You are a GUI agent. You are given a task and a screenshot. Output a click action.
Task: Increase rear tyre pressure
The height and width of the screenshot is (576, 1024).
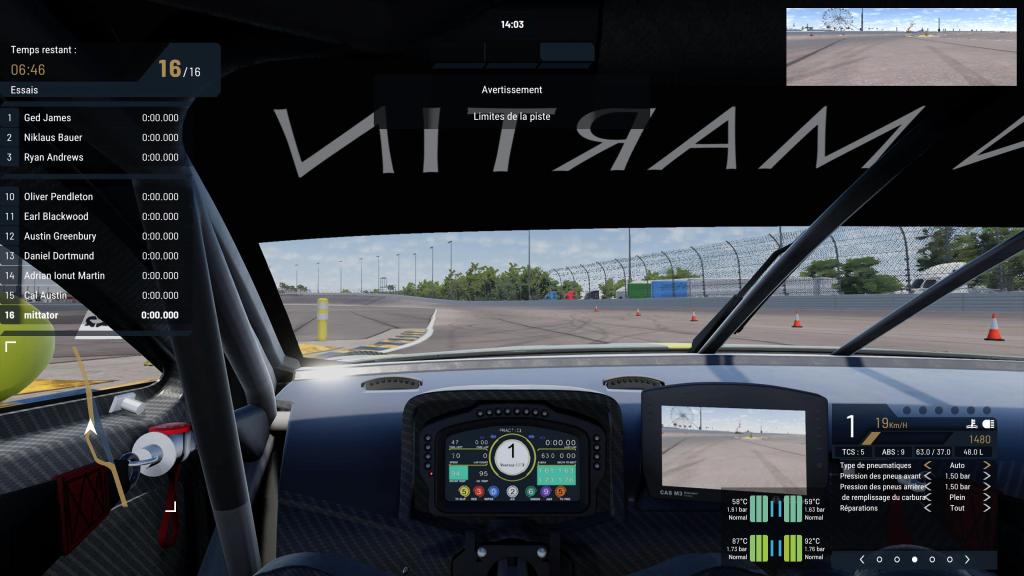click(x=987, y=487)
